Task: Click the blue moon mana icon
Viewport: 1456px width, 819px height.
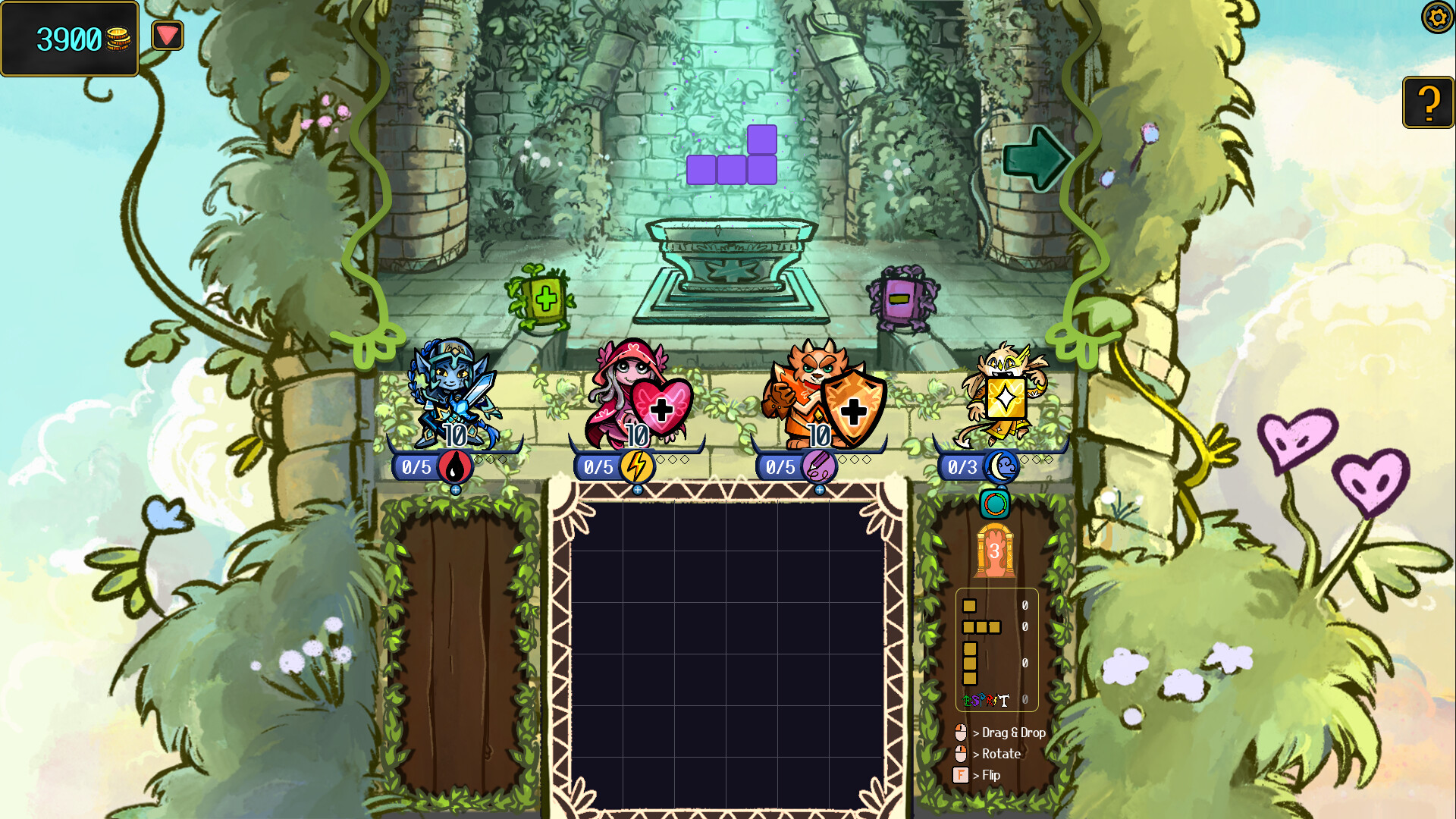Action: tap(999, 467)
